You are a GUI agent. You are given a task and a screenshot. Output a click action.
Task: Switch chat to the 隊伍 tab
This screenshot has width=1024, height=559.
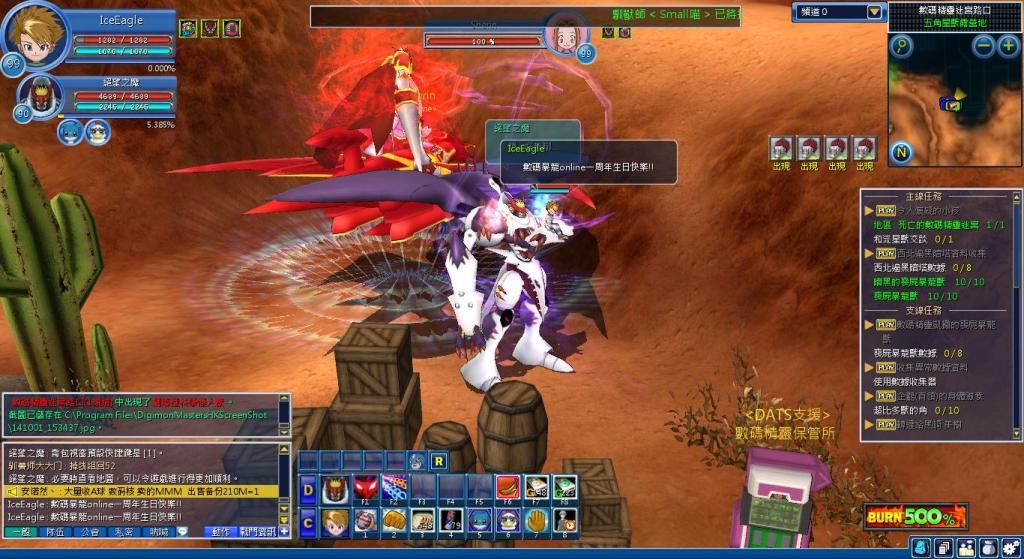[x=54, y=532]
